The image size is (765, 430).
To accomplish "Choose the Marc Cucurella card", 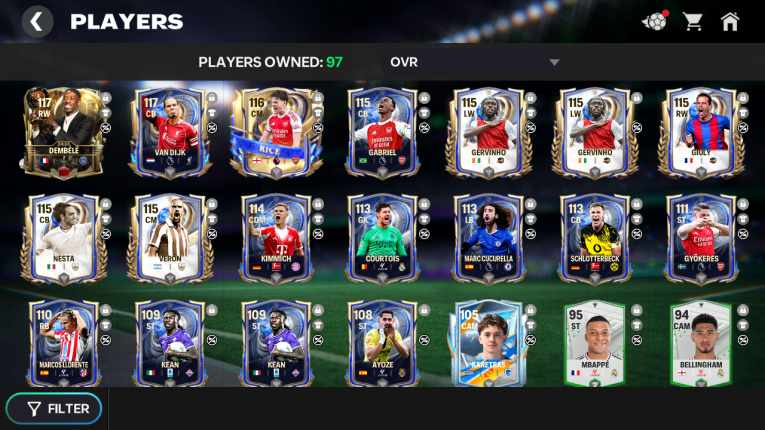I will (488, 238).
